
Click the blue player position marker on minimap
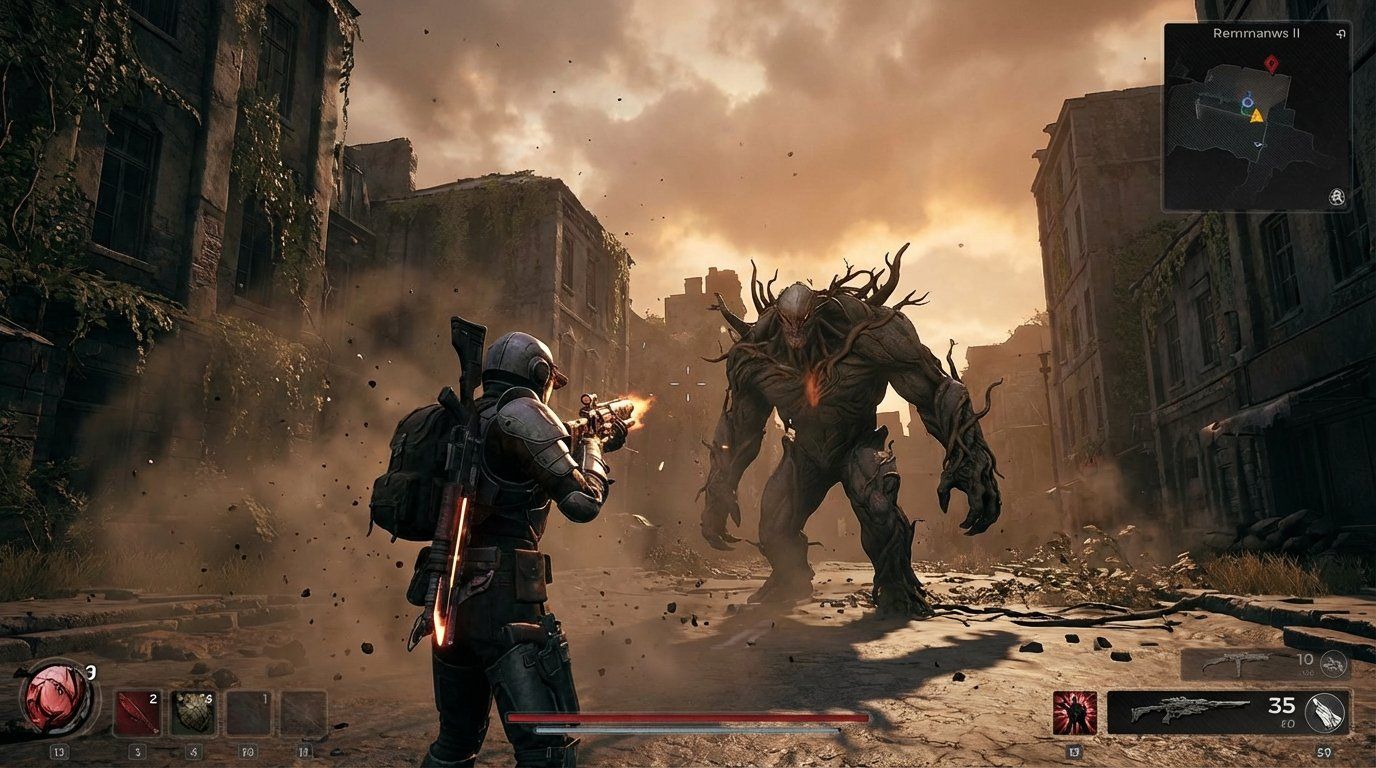click(x=1247, y=100)
